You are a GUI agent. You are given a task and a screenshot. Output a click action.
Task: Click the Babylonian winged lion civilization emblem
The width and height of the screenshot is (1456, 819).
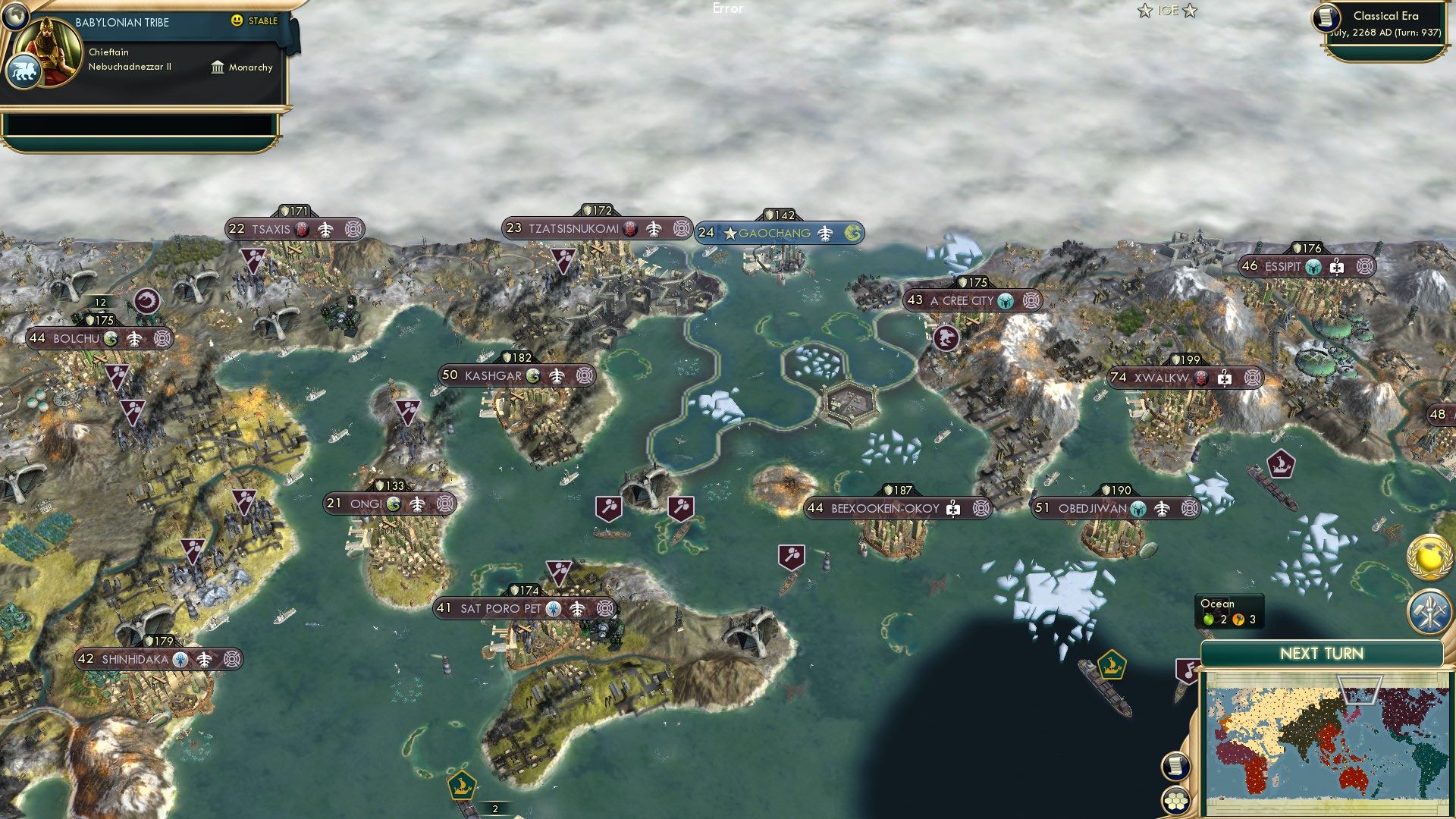[25, 71]
